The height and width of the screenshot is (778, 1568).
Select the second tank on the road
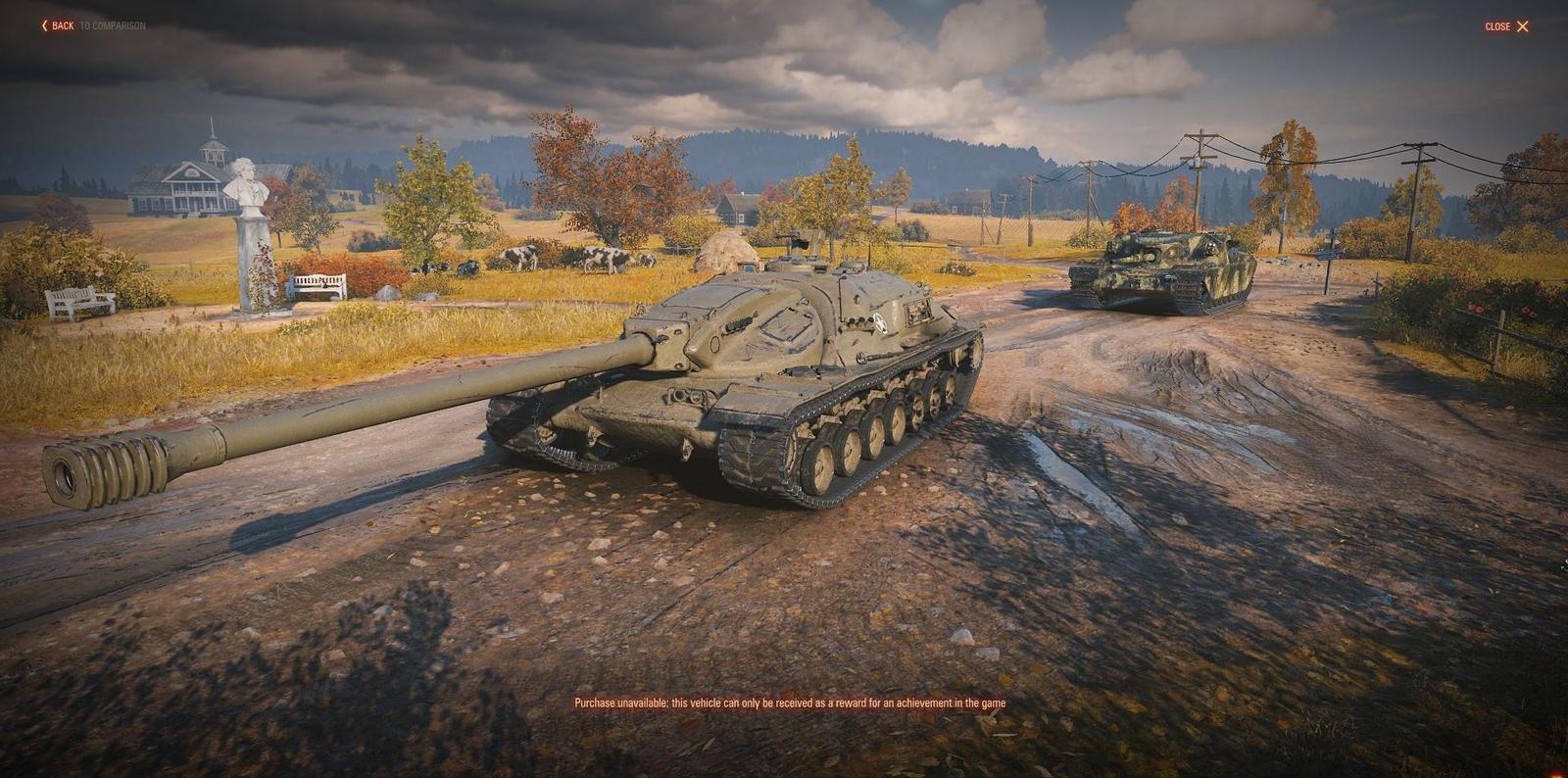1171,267
